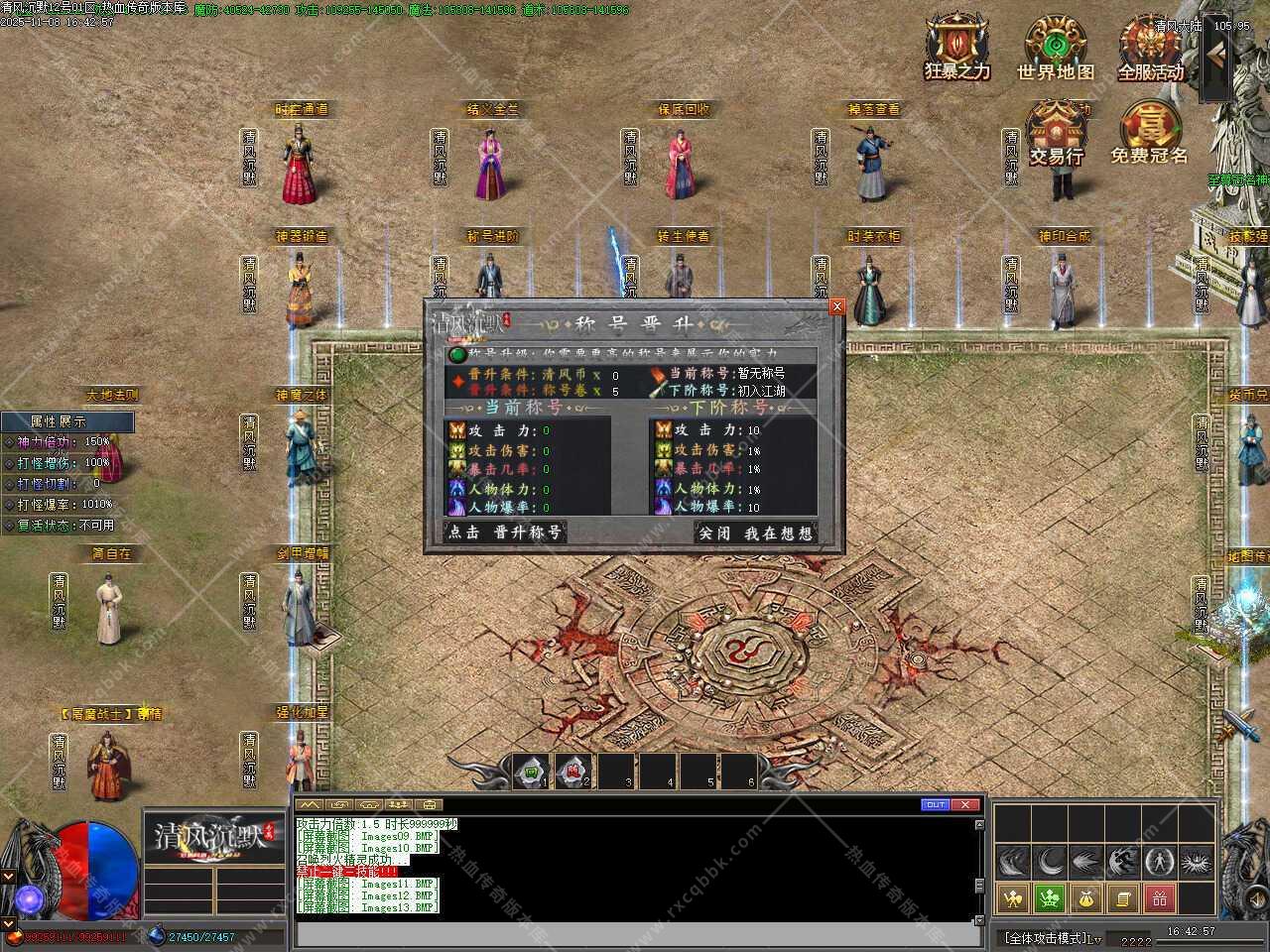The height and width of the screenshot is (952, 1270).
Task: Collapse the top icon bar with the arrow
Action: click(1215, 58)
